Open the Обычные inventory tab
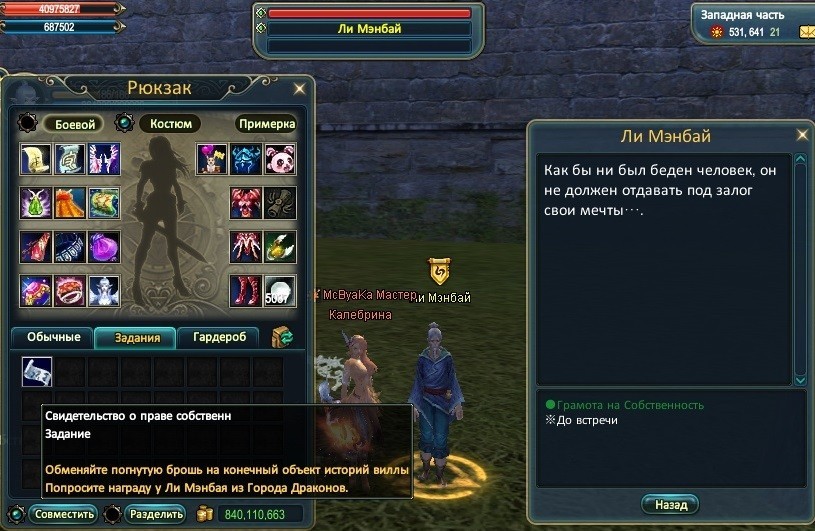The height and width of the screenshot is (531, 815). [x=53, y=337]
